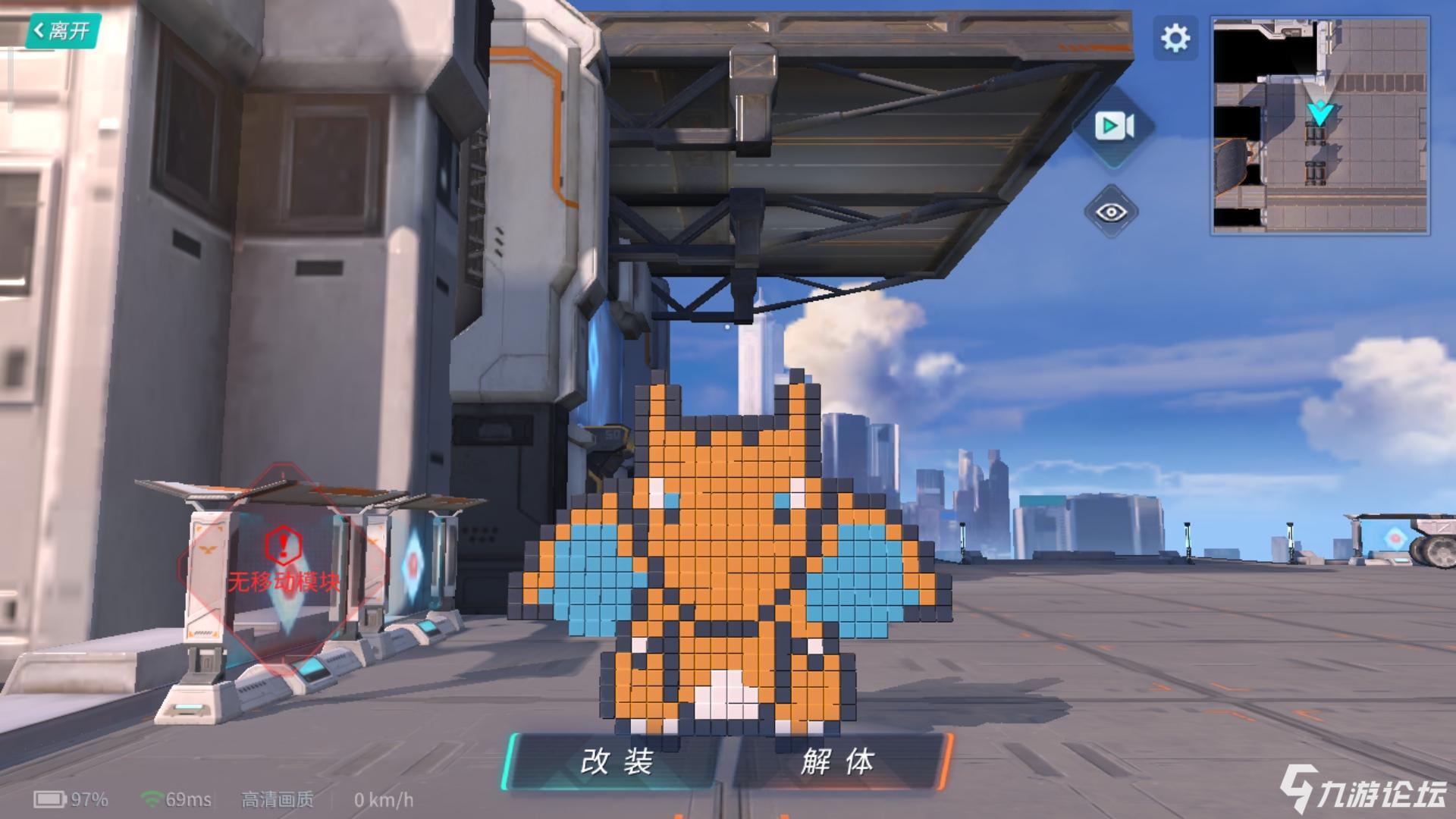Viewport: 1456px width, 819px height.
Task: Open the gear settings menu
Action: (x=1175, y=38)
